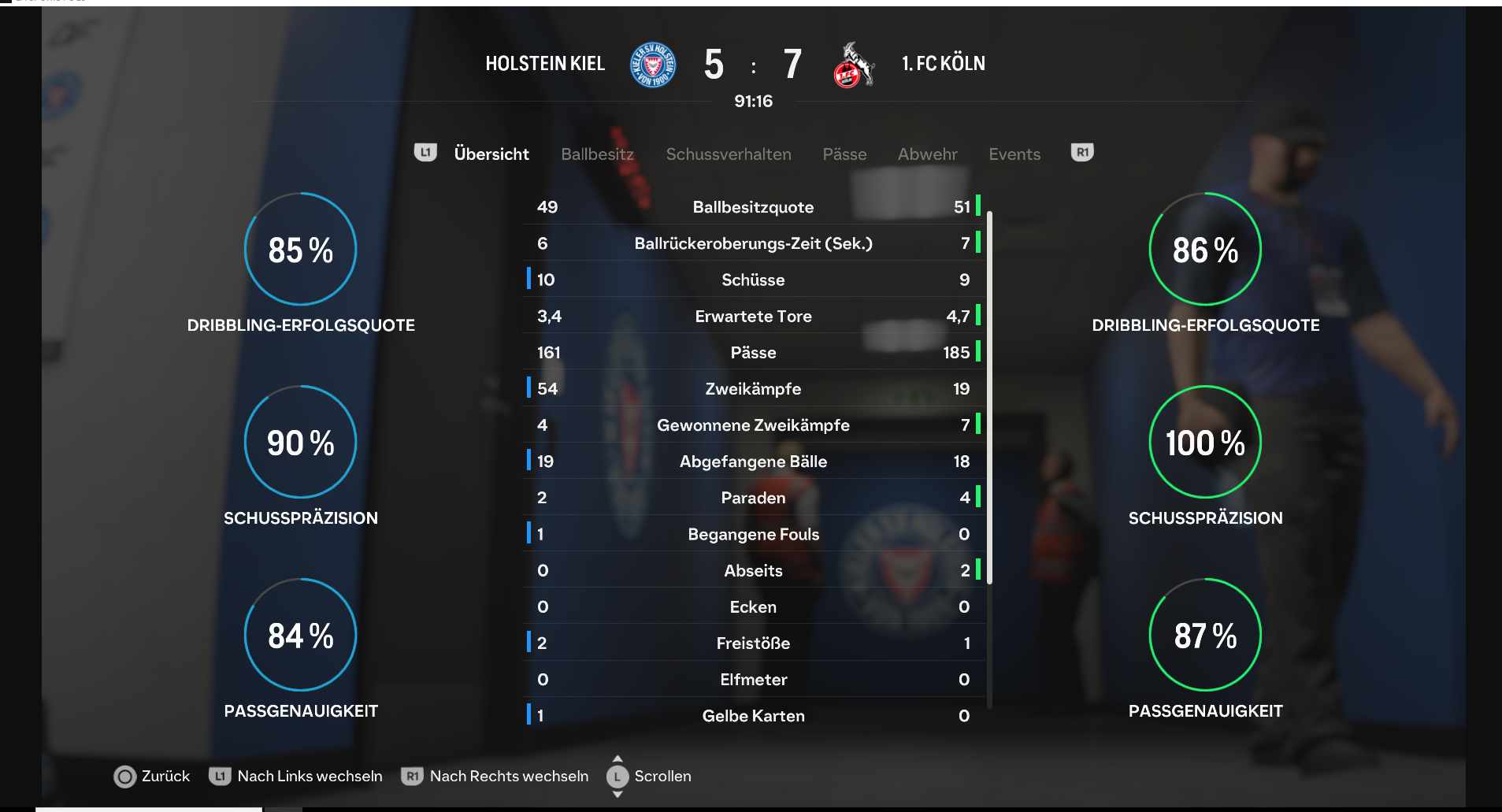
Task: Select the Pässe tab
Action: pos(844,154)
